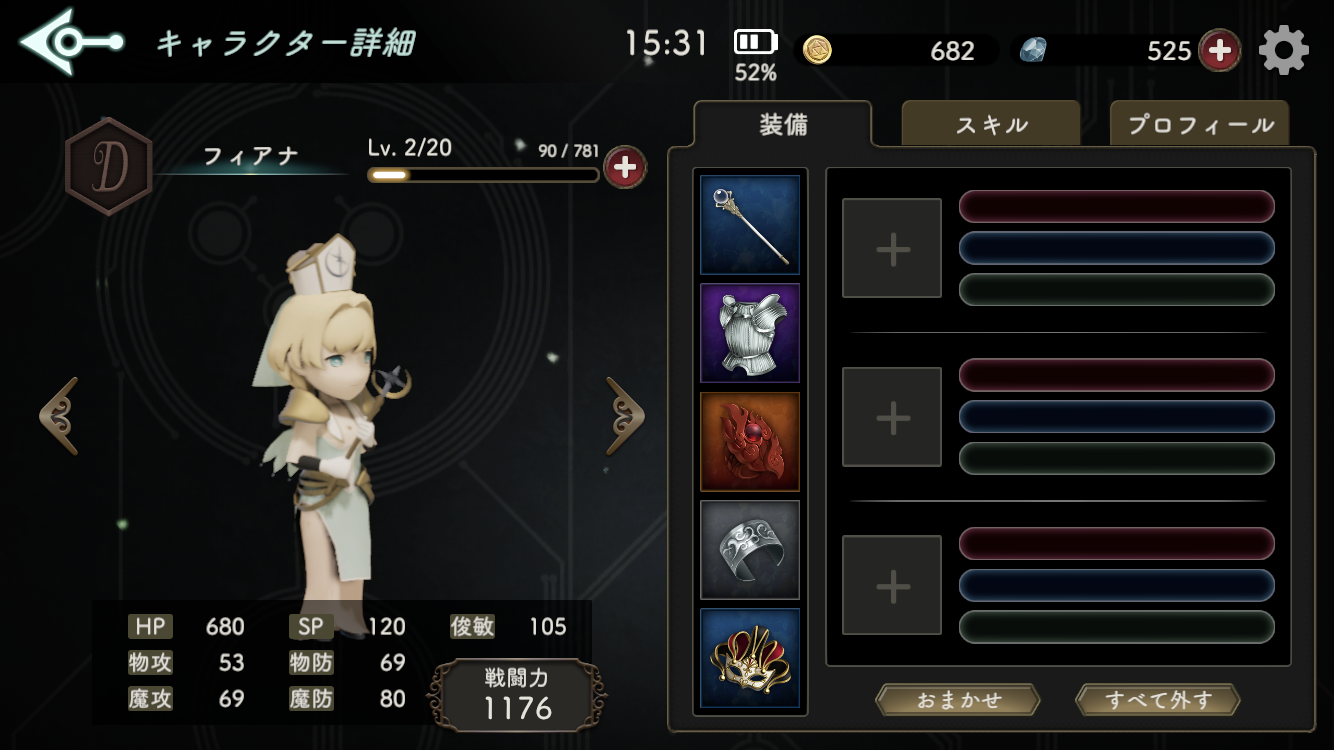The height and width of the screenshot is (750, 1334).
Task: Open the gear settings menu
Action: coord(1284,50)
